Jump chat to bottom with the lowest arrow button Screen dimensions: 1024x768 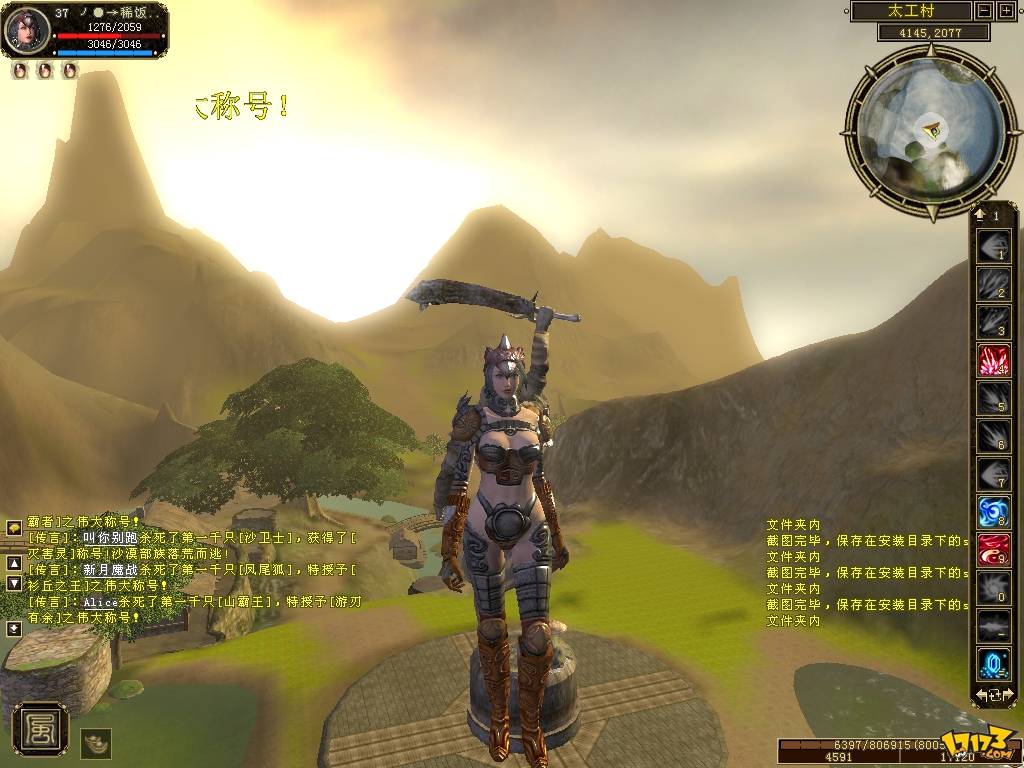point(14,628)
